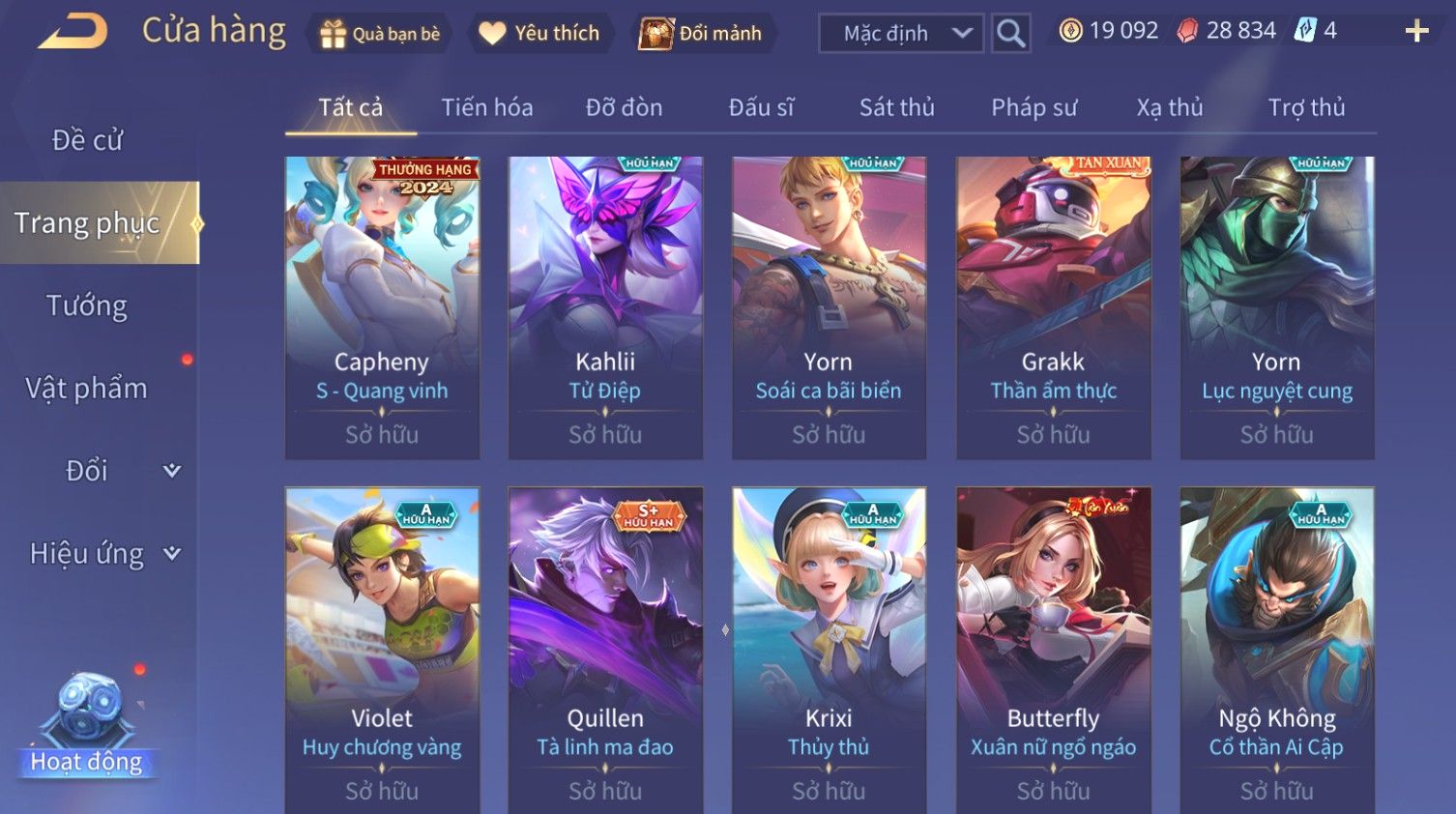Show the Pháp sư skins tab
The image size is (1456, 814).
point(1034,107)
